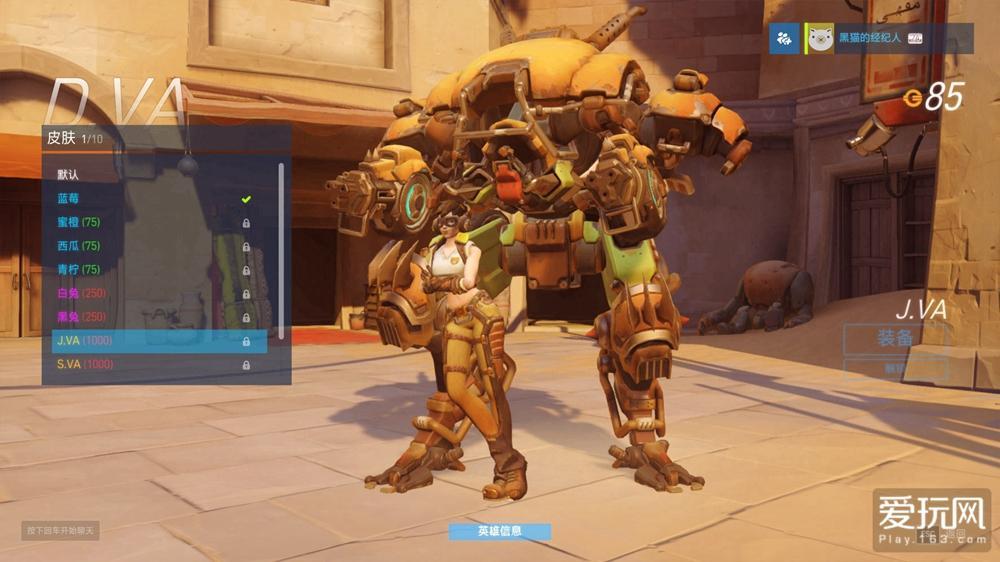Image resolution: width=1000 pixels, height=562 pixels.
Task: Open the group icon beside player avatar
Action: (784, 38)
